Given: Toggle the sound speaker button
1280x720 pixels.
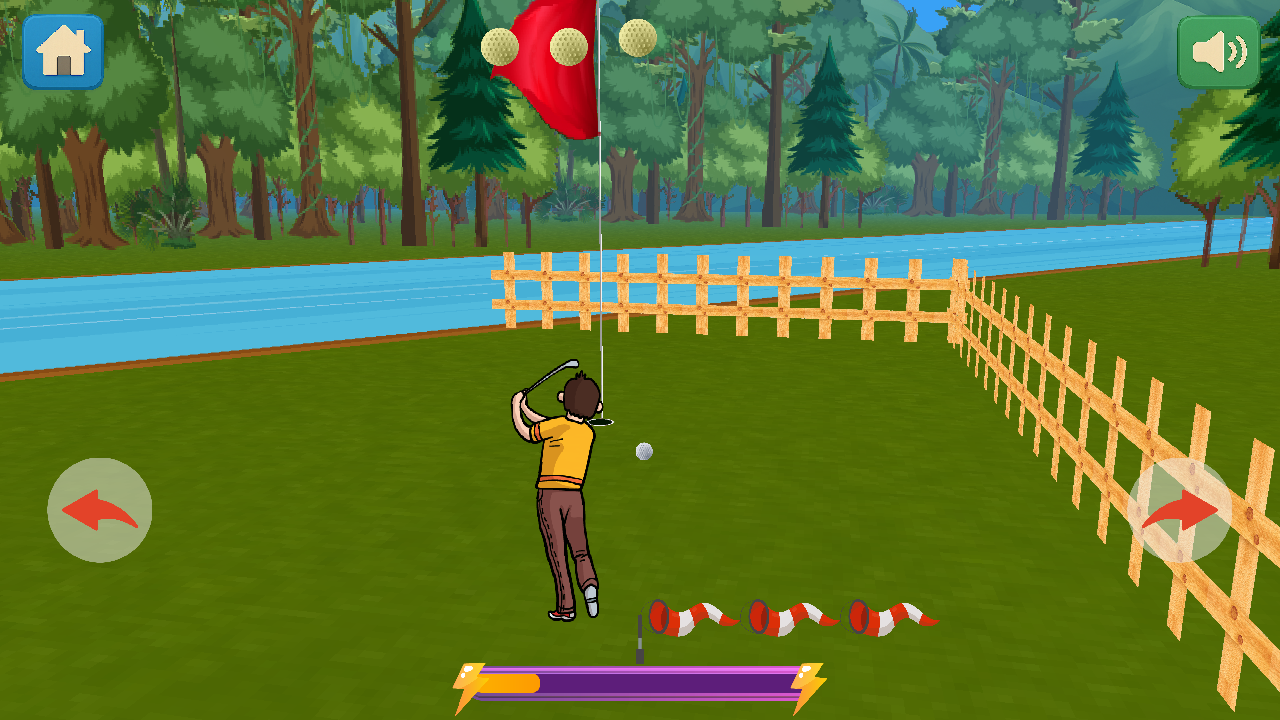Looking at the screenshot, I should point(1218,52).
